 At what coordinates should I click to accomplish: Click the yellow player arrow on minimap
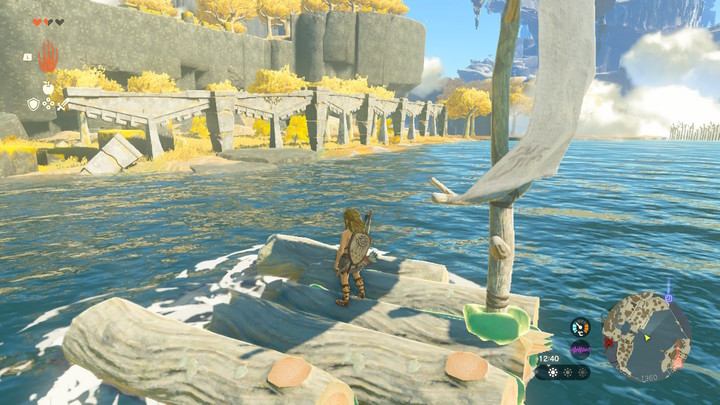point(646,337)
